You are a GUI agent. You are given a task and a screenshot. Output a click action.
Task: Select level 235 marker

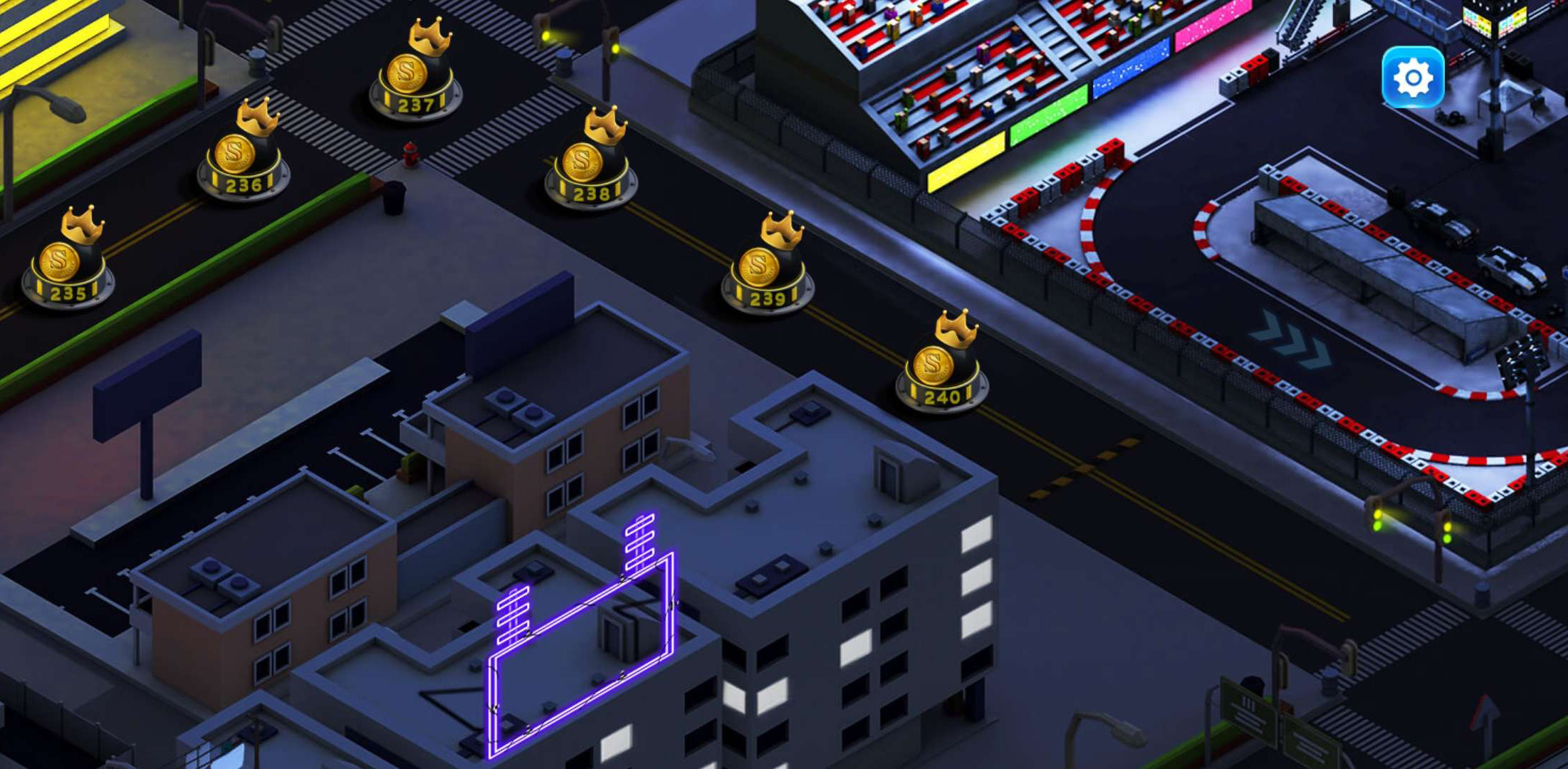pos(68,265)
